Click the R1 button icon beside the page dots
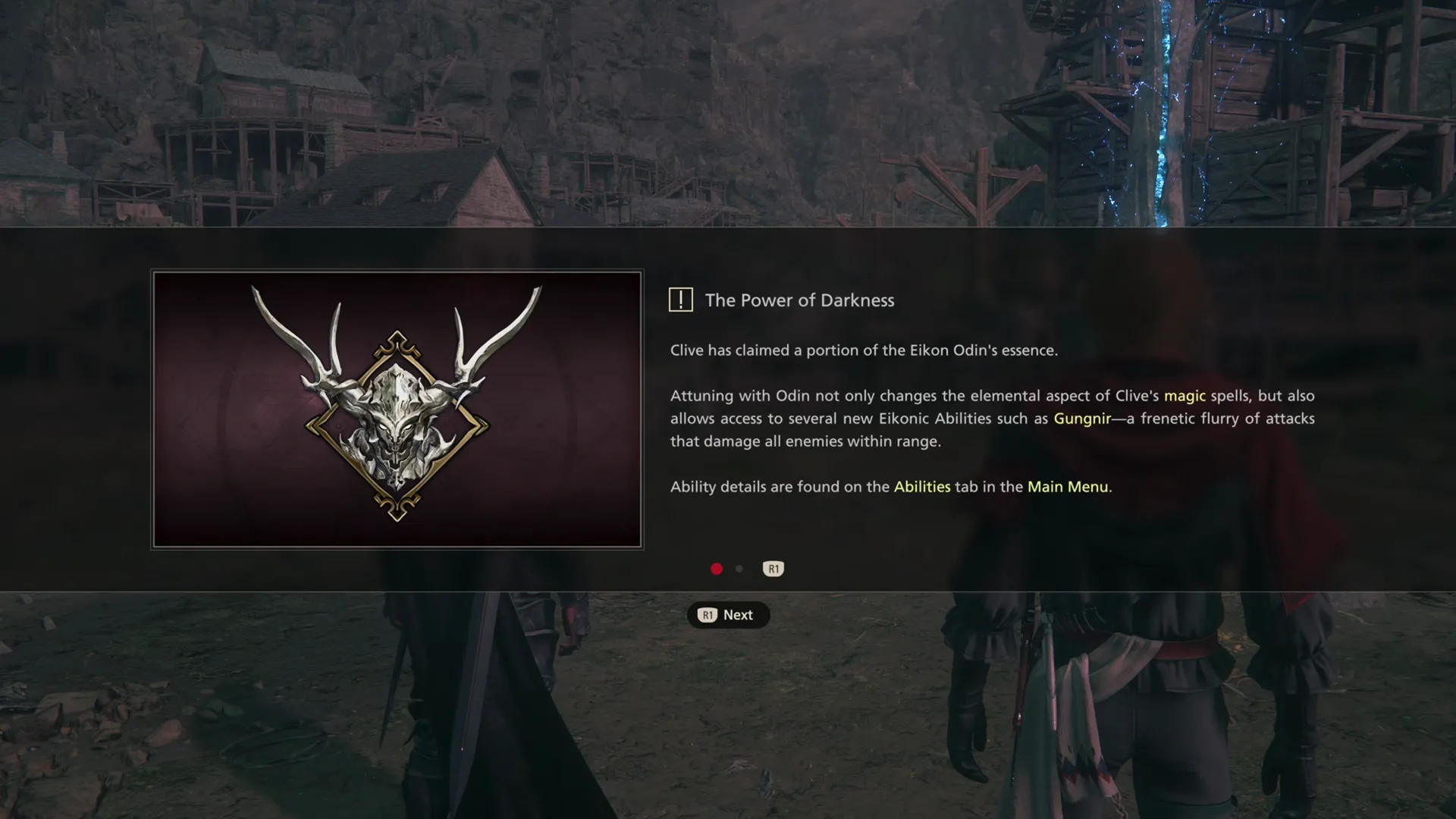This screenshot has height=819, width=1456. tap(773, 569)
